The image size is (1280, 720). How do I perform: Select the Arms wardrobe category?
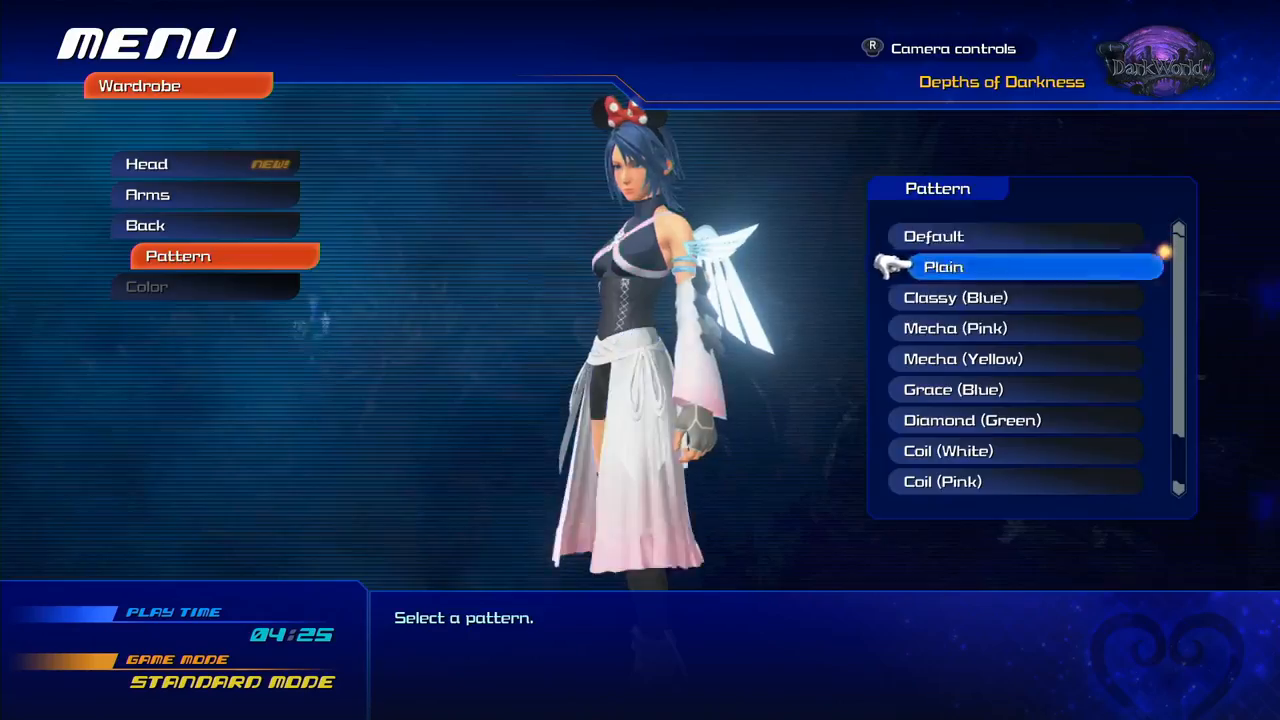point(205,195)
